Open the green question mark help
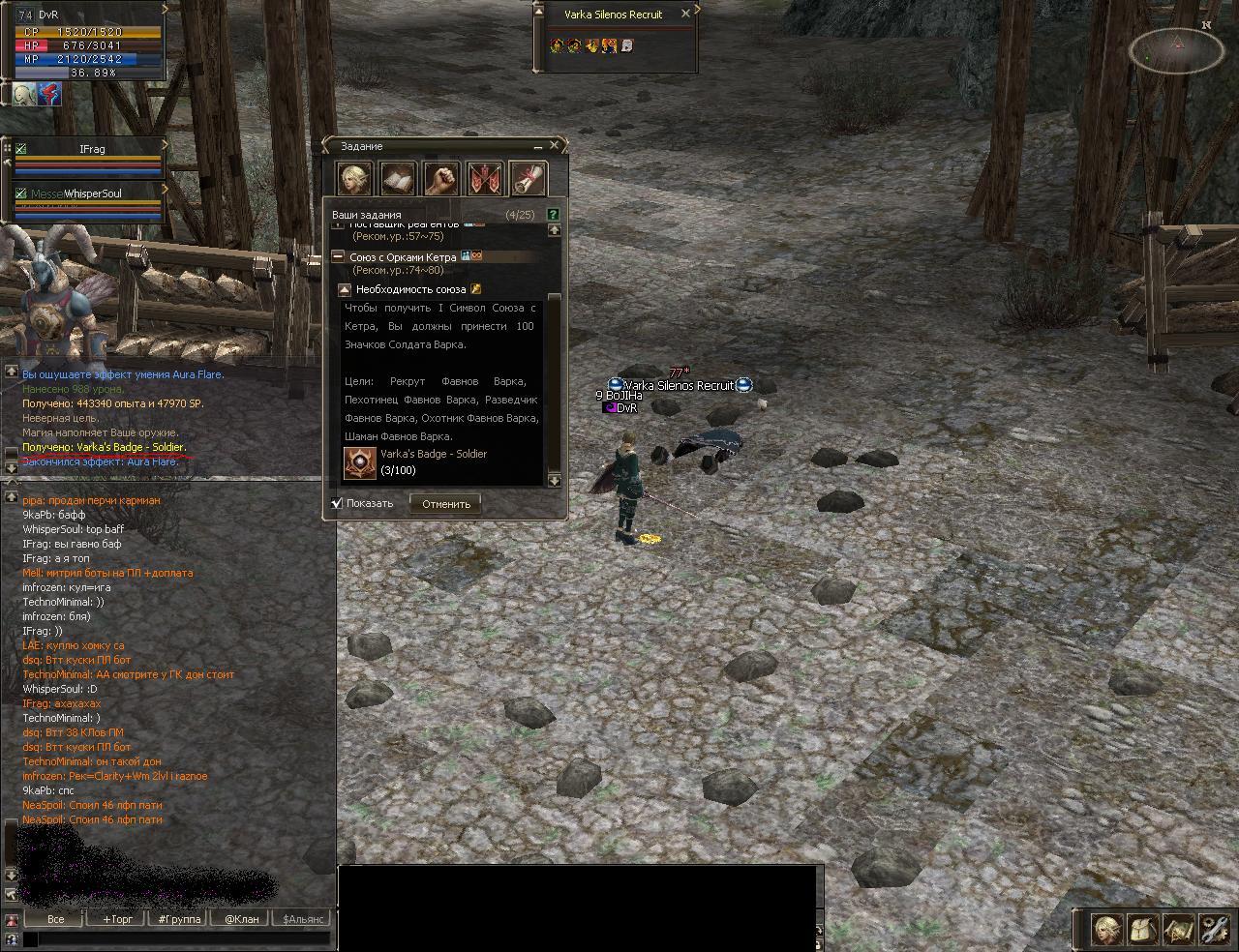1239x952 pixels. click(x=553, y=214)
